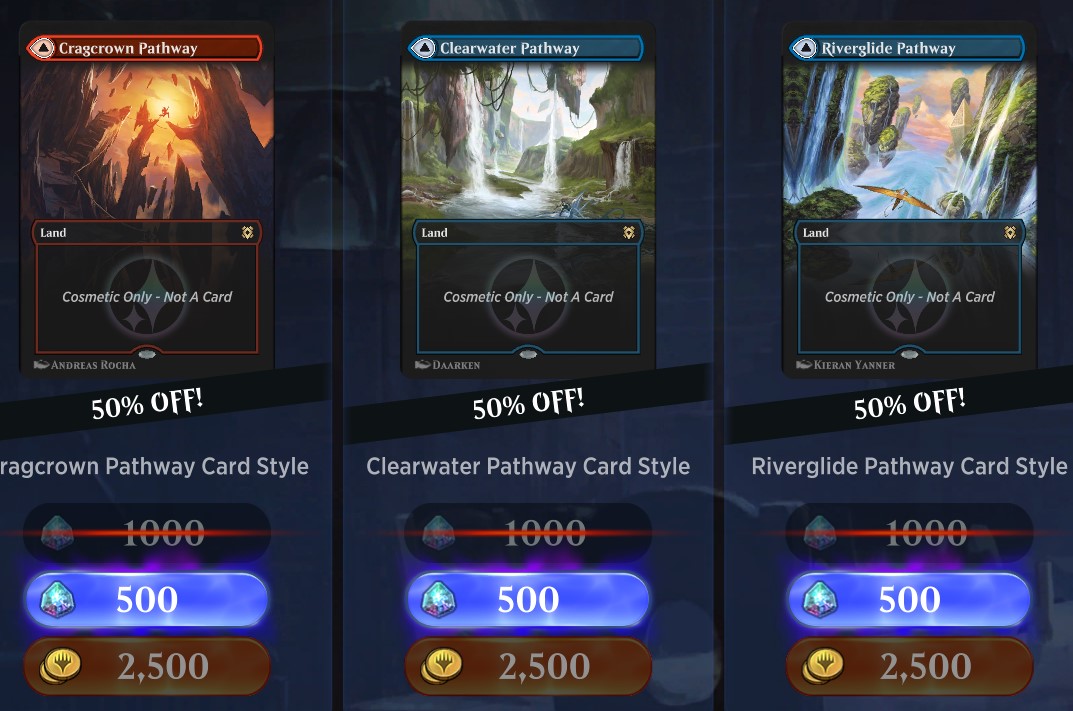1073x711 pixels.
Task: Buy Clearwater Pathway style for 500 gems
Action: pyautogui.click(x=528, y=599)
